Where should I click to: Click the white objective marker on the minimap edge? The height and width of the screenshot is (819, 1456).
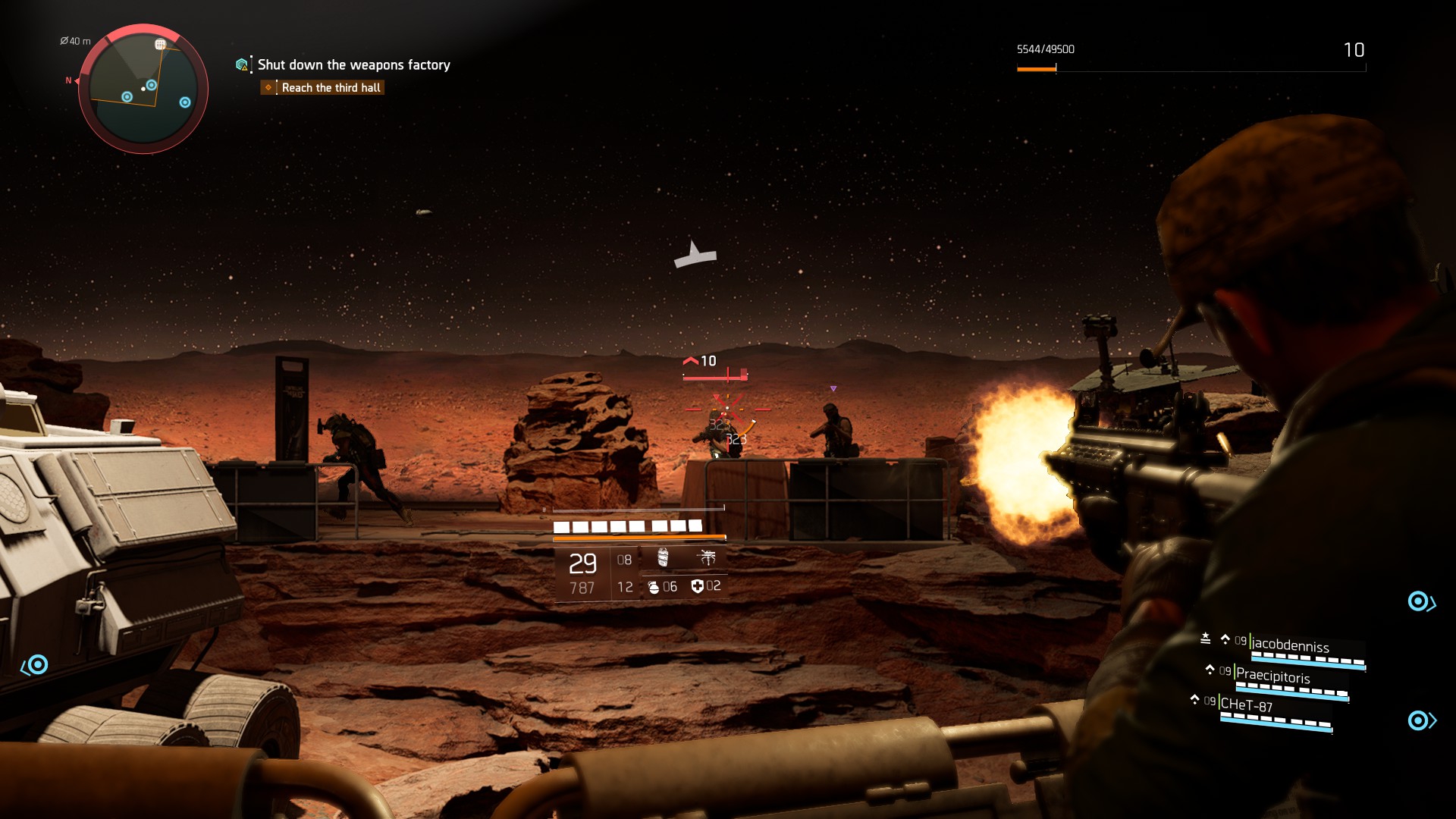160,45
